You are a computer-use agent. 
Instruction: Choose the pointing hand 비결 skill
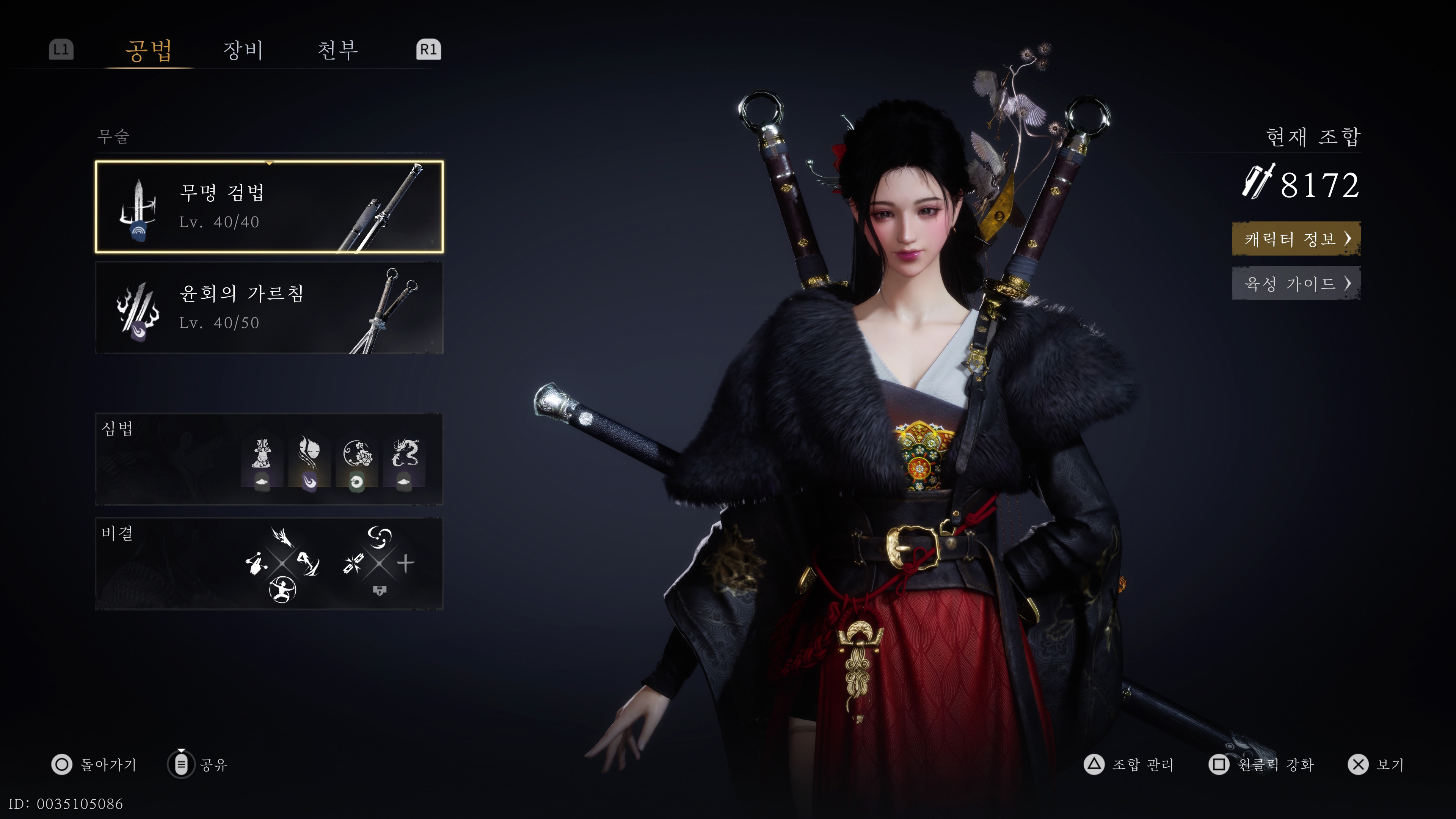[x=256, y=563]
